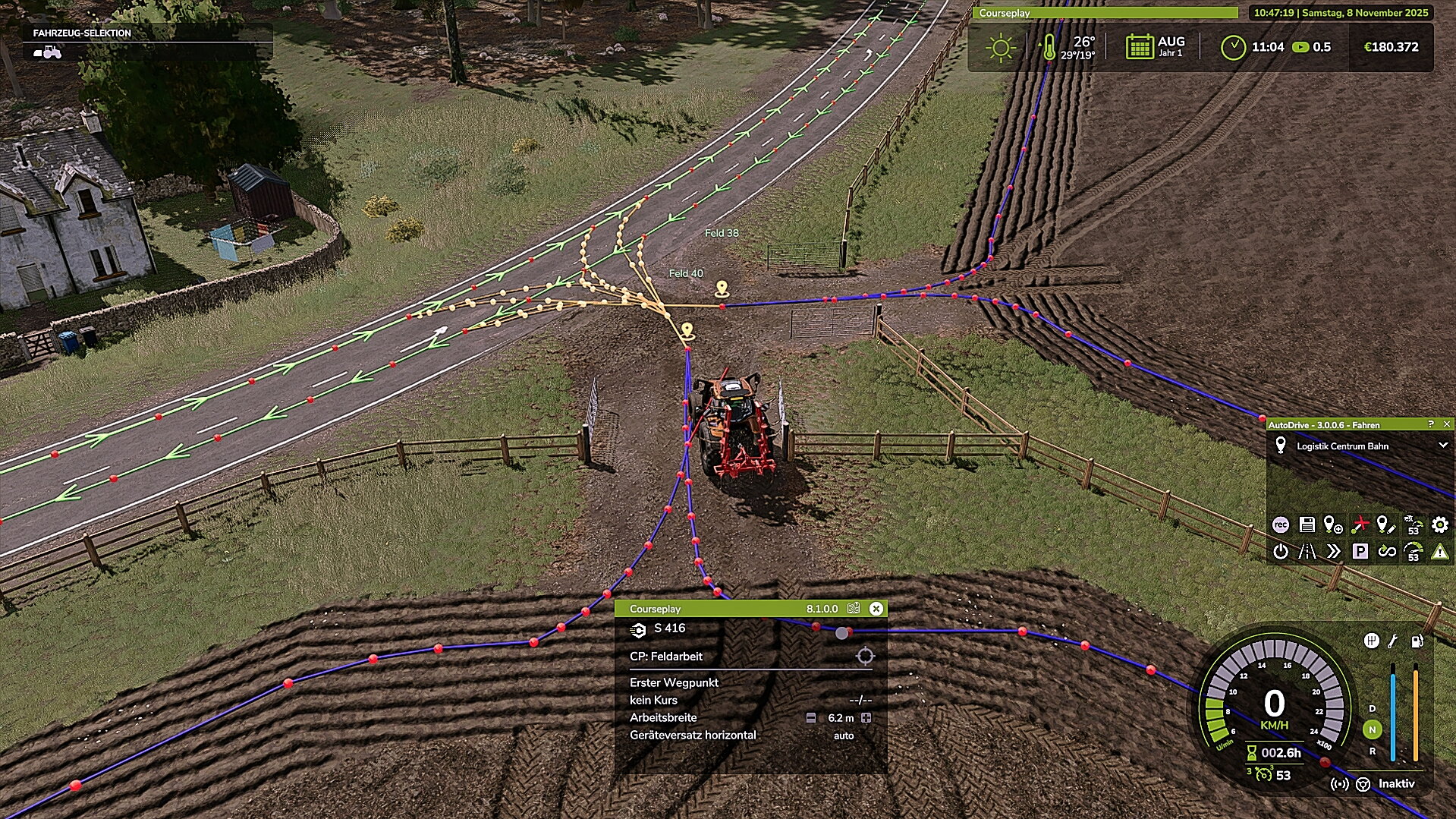This screenshot has height=819, width=1456.
Task: Click the AutoDrive warning triangle icon
Action: tap(1439, 552)
